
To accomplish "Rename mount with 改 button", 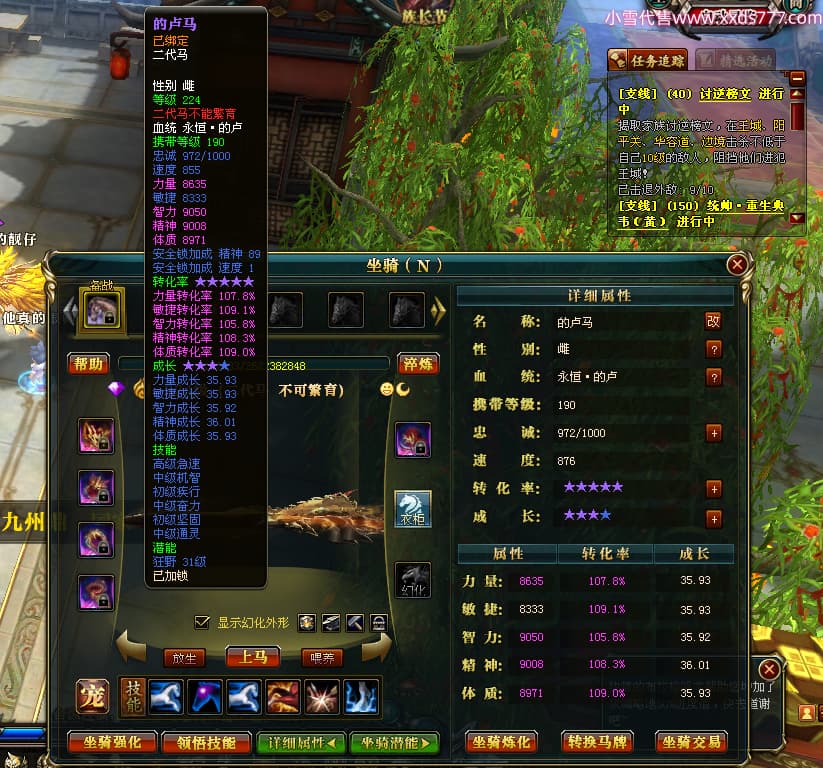I will pos(713,322).
